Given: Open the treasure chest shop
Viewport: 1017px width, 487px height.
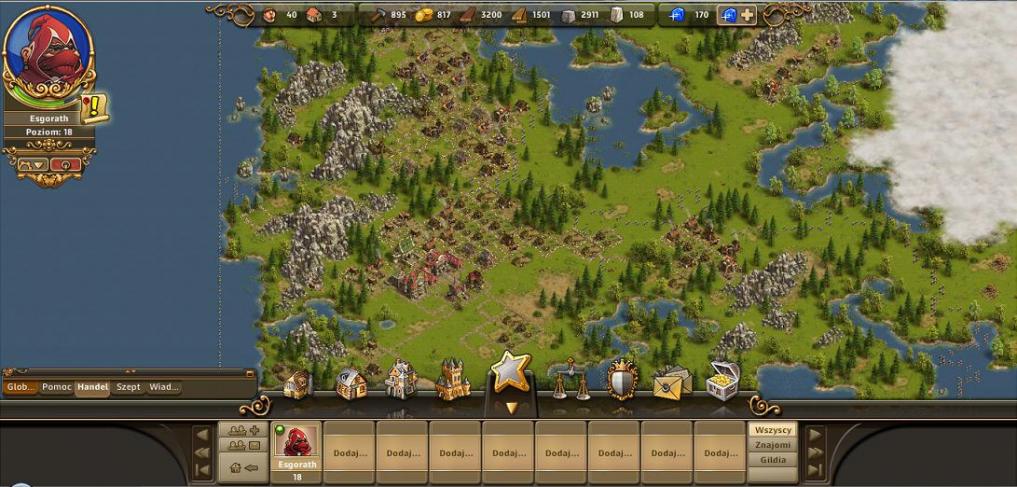Looking at the screenshot, I should pos(723,380).
